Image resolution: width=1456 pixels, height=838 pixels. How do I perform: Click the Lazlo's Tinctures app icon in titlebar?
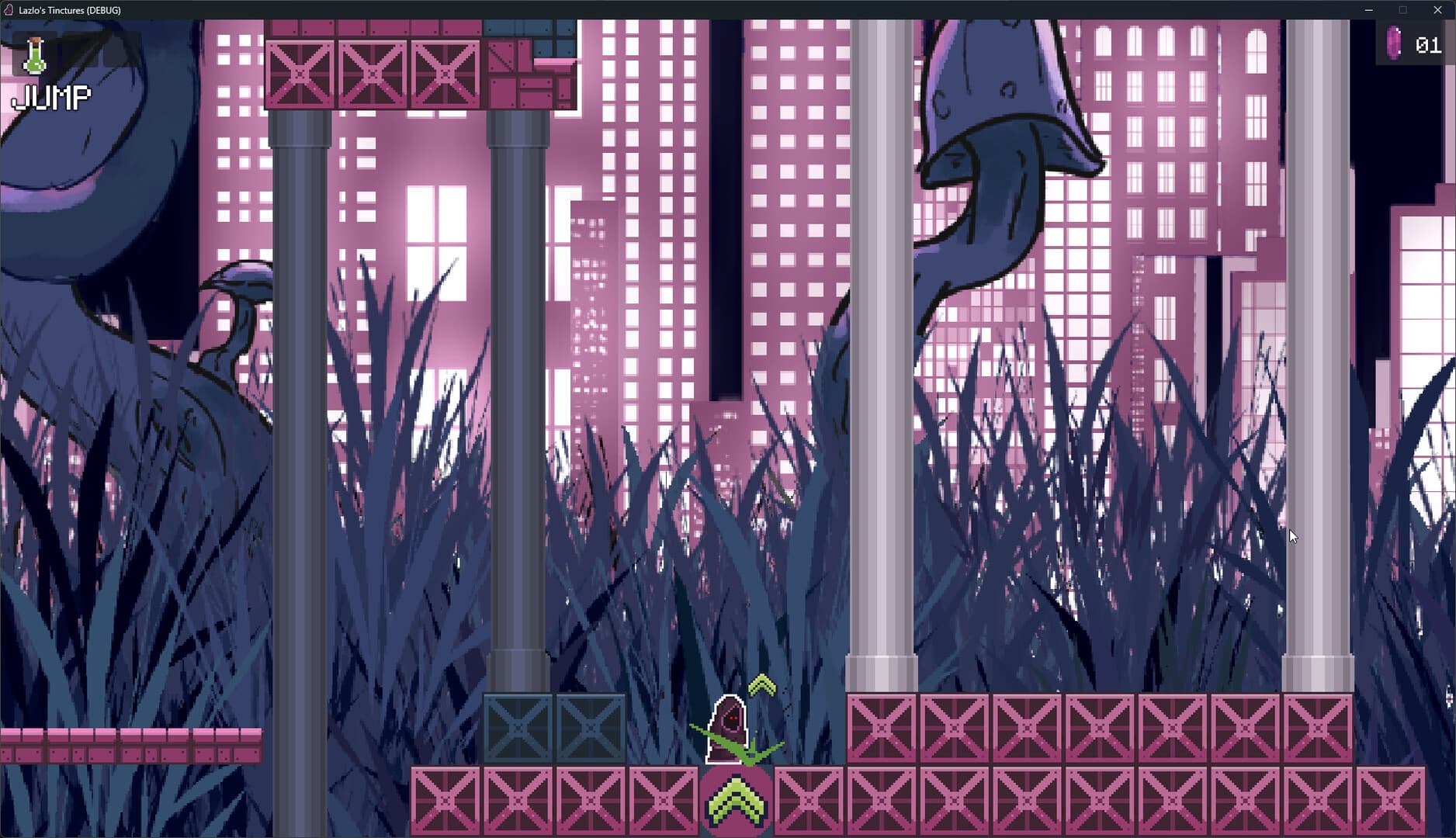[10, 10]
